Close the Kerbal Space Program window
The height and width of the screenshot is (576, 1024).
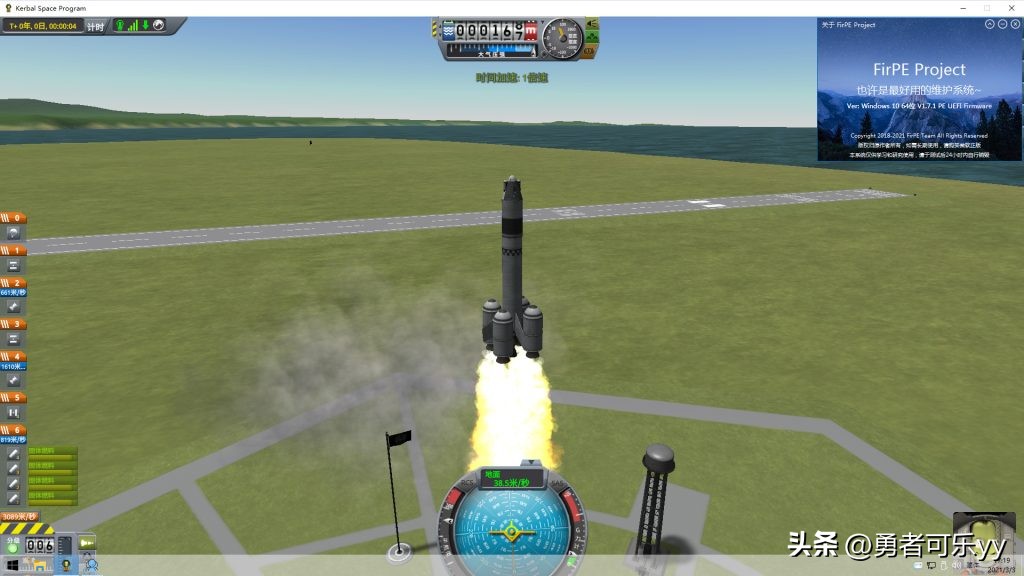(1010, 8)
